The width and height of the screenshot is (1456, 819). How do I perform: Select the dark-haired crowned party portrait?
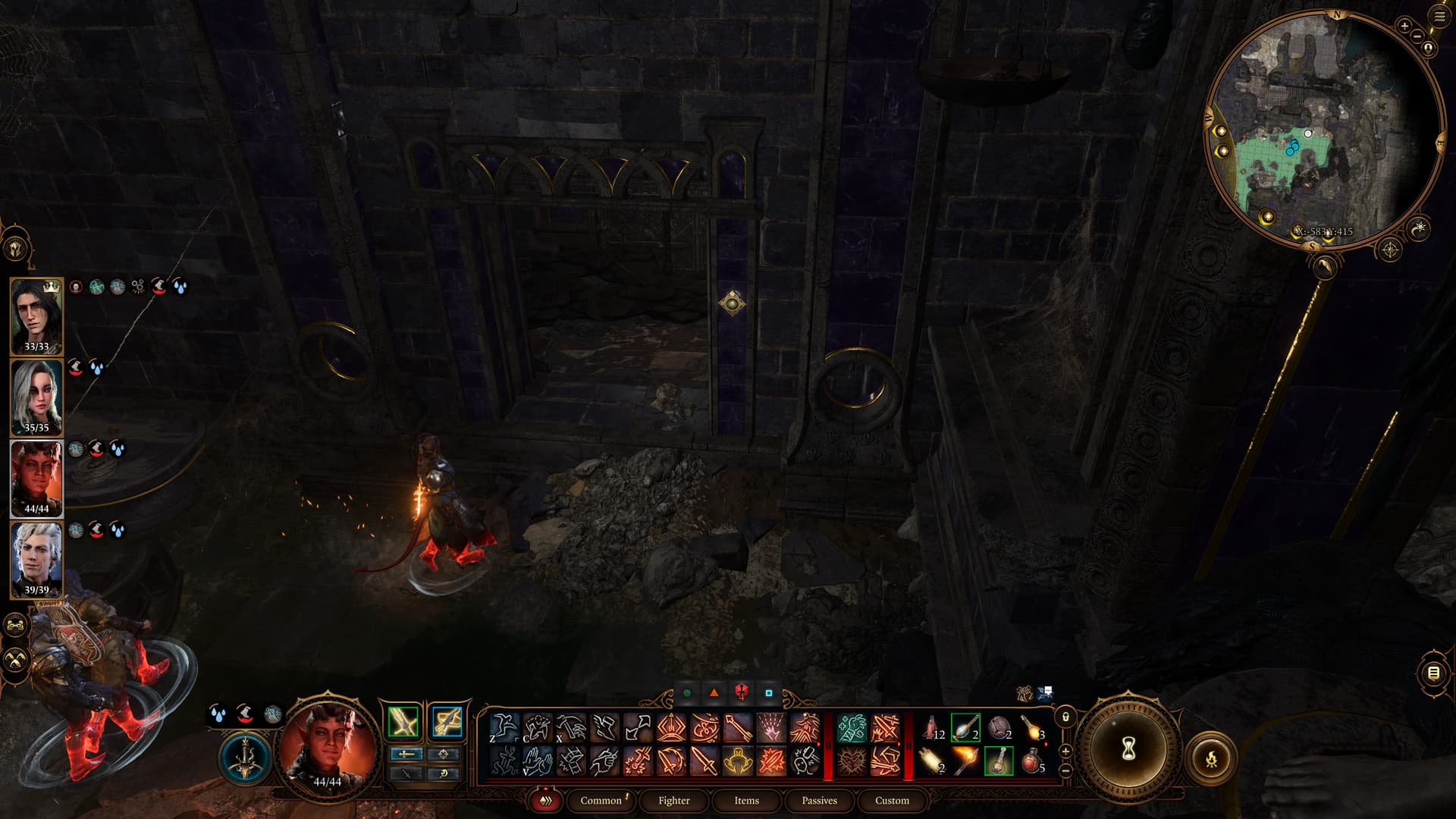36,316
